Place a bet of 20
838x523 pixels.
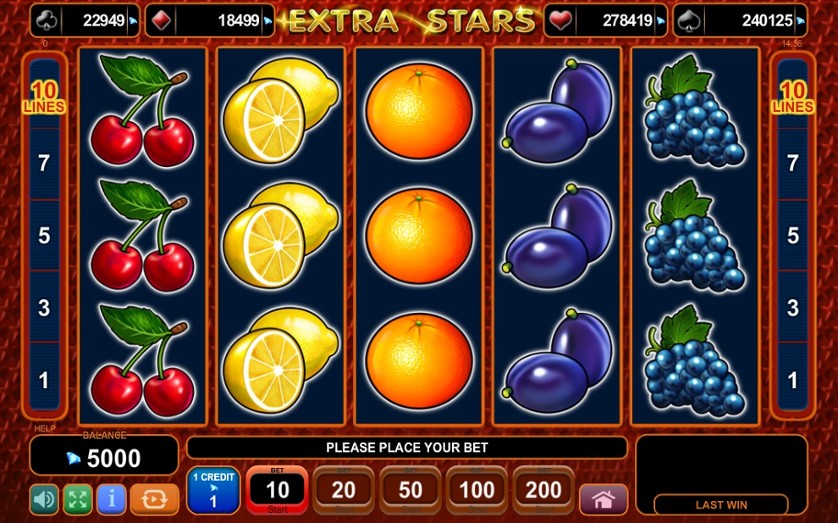343,490
